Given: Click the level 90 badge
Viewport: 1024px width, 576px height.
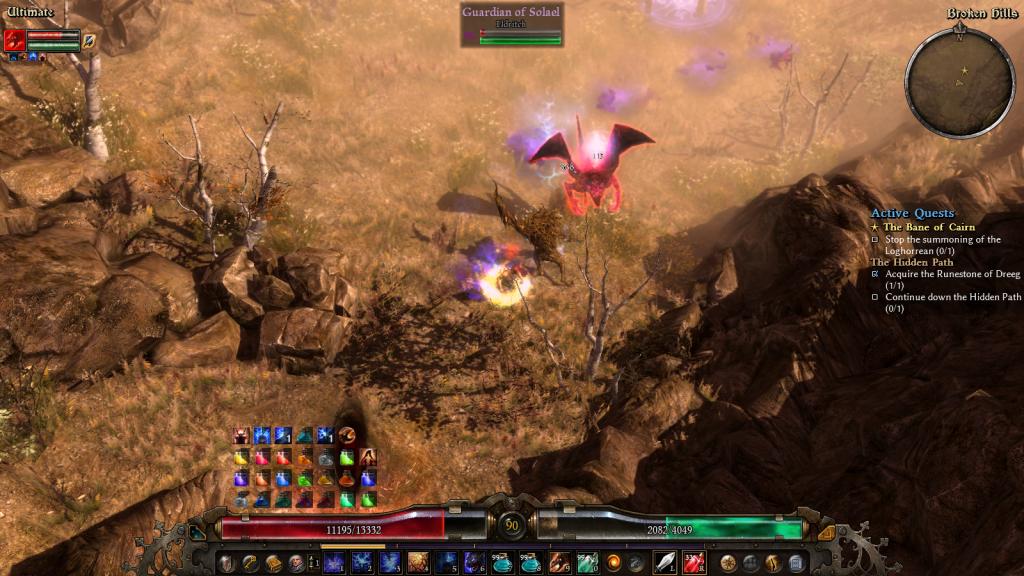Looking at the screenshot, I should tap(512, 524).
